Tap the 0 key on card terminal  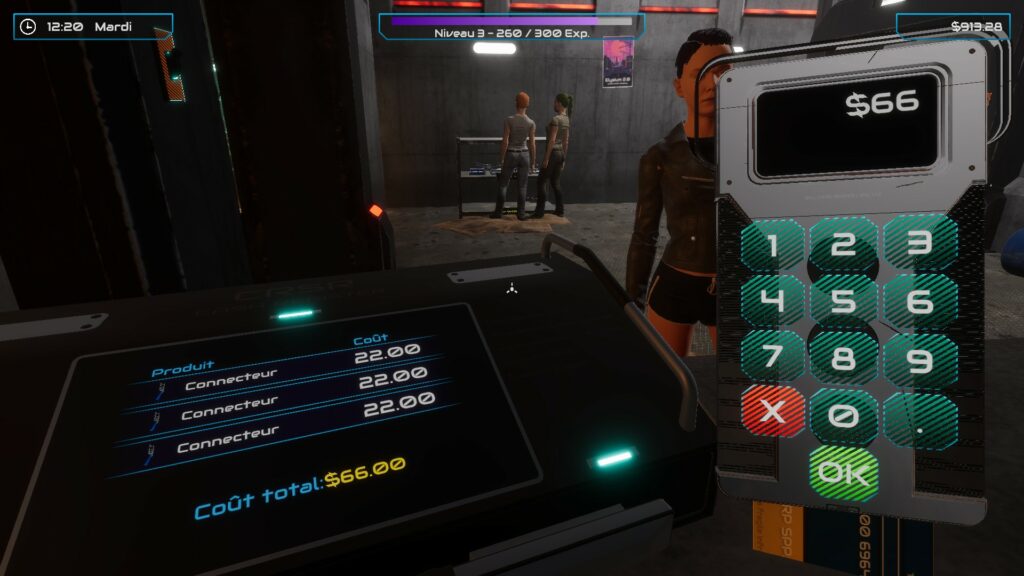coord(844,416)
